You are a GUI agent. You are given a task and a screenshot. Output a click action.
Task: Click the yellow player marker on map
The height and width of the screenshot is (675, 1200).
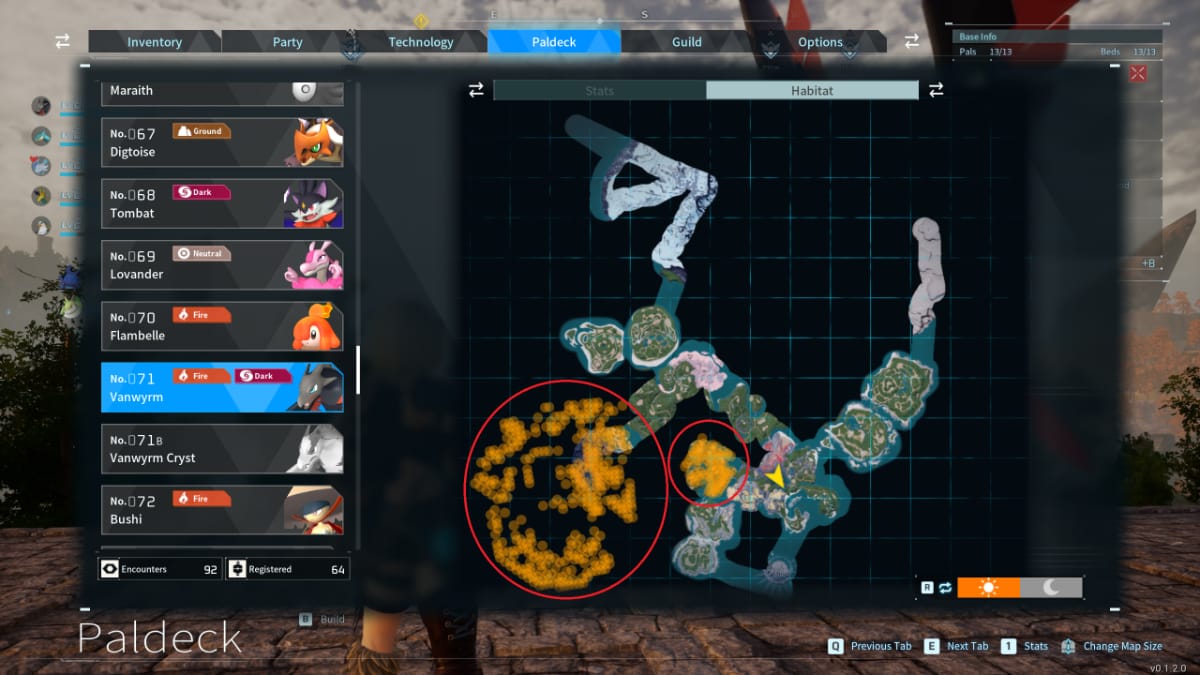click(774, 477)
